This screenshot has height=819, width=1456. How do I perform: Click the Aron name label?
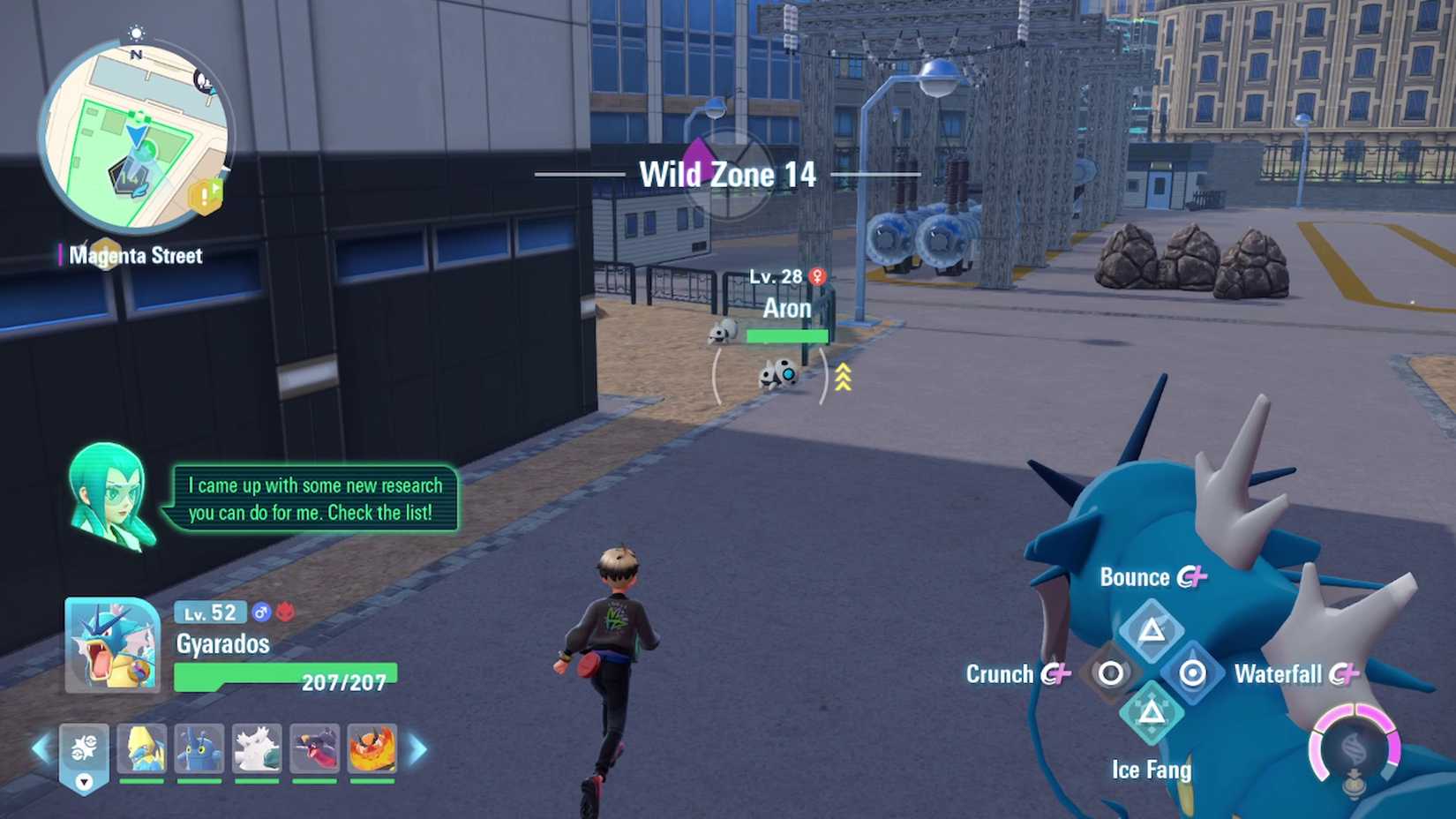788,308
